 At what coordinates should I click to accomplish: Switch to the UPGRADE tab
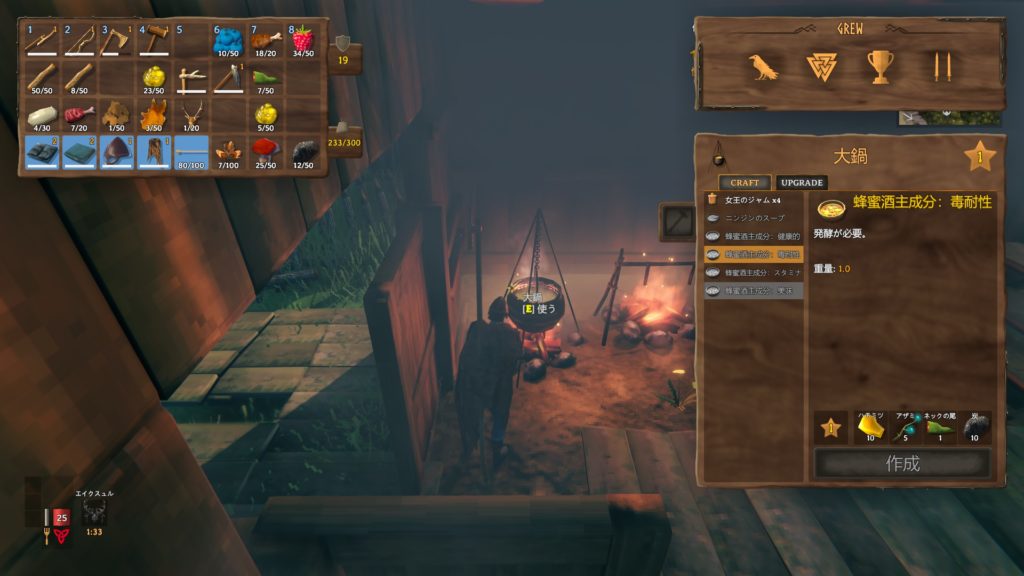pos(801,183)
